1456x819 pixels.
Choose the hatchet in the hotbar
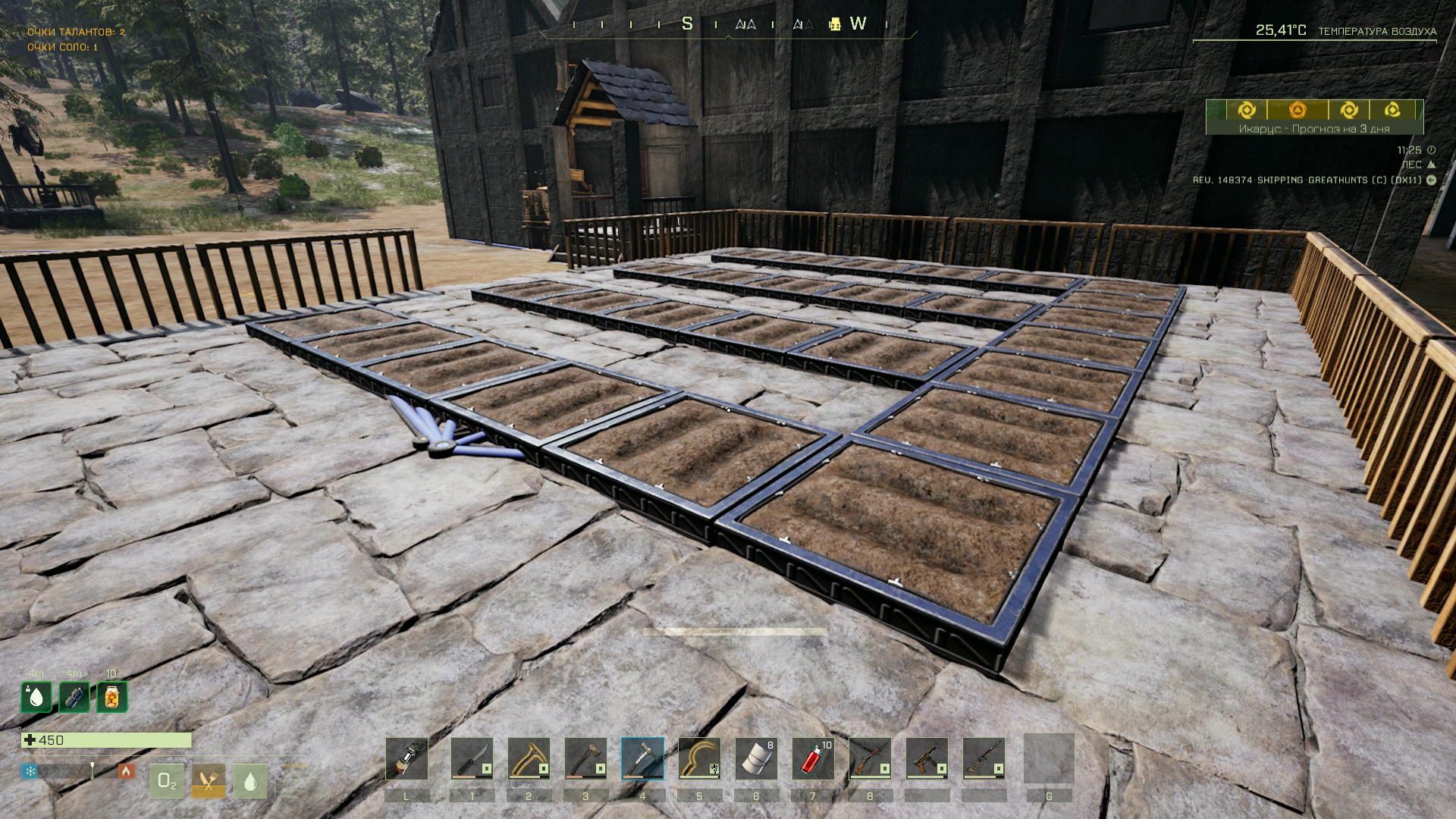(585, 758)
